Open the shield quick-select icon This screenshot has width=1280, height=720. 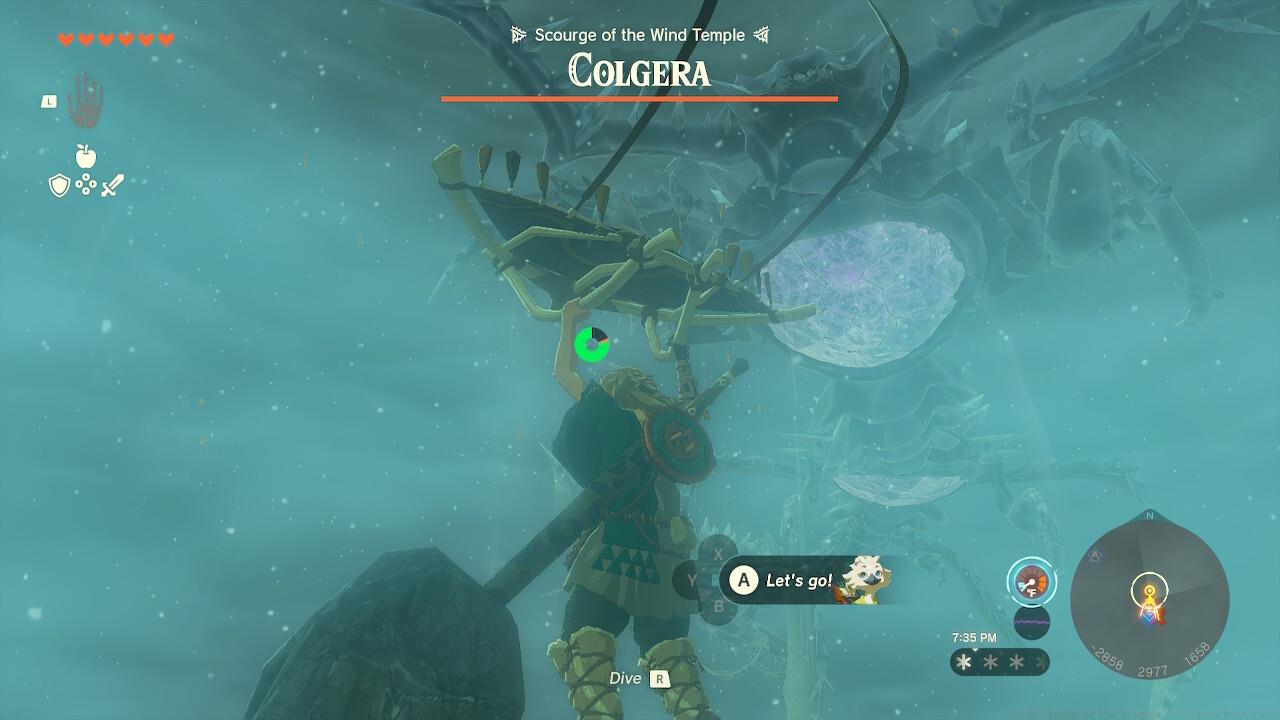[x=59, y=185]
